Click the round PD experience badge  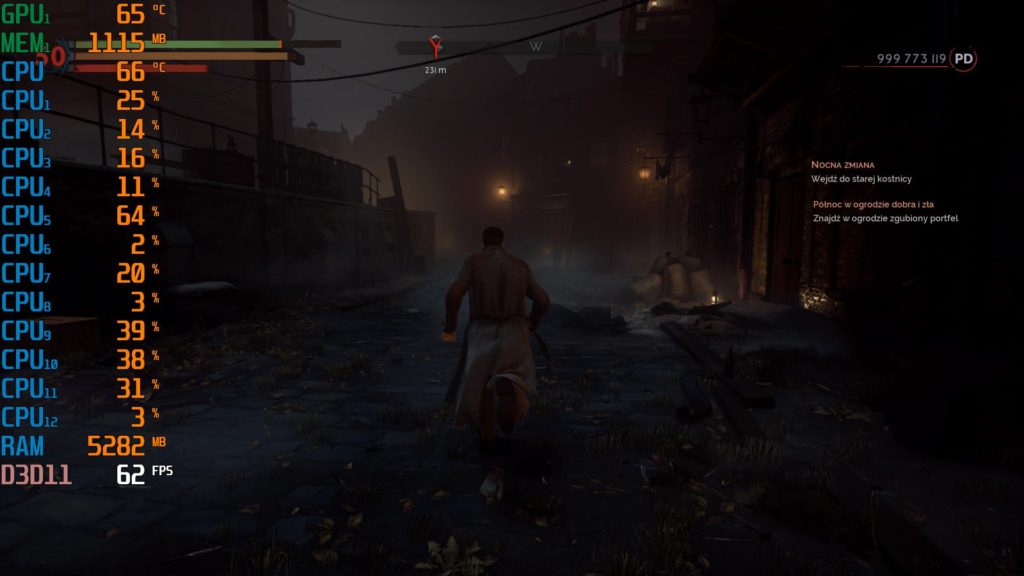tap(963, 59)
